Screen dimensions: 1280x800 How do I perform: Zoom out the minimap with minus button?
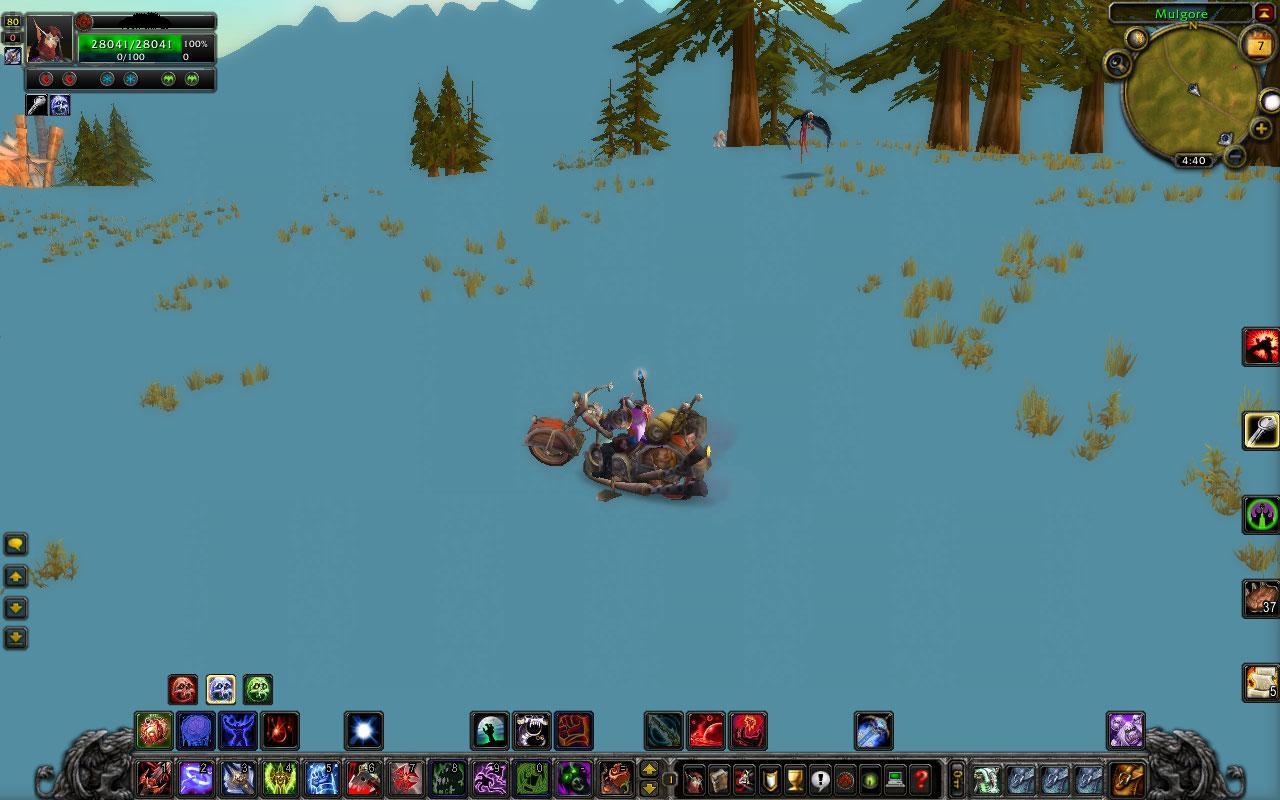1236,155
